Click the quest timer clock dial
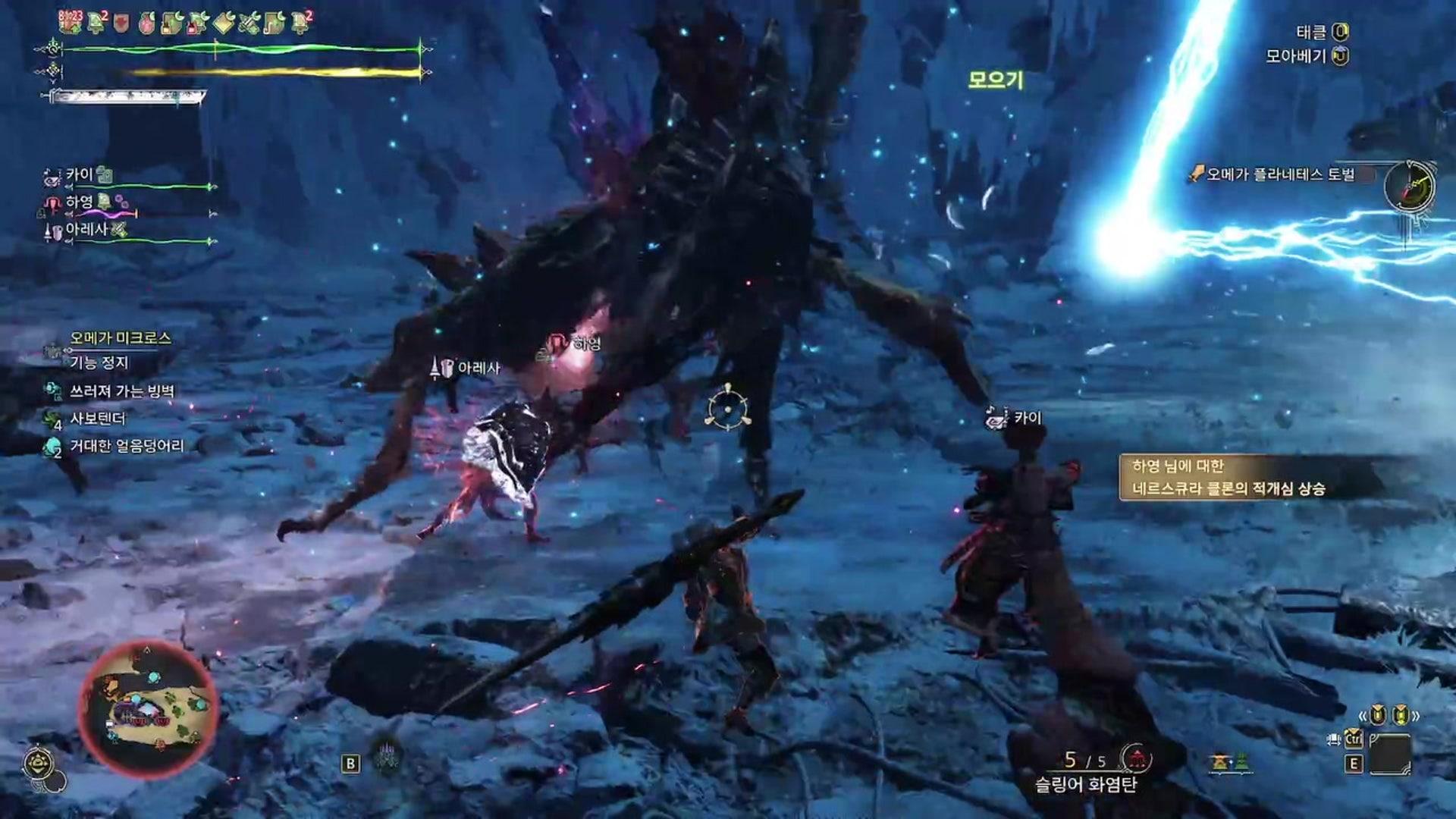1456x819 pixels. [1409, 186]
